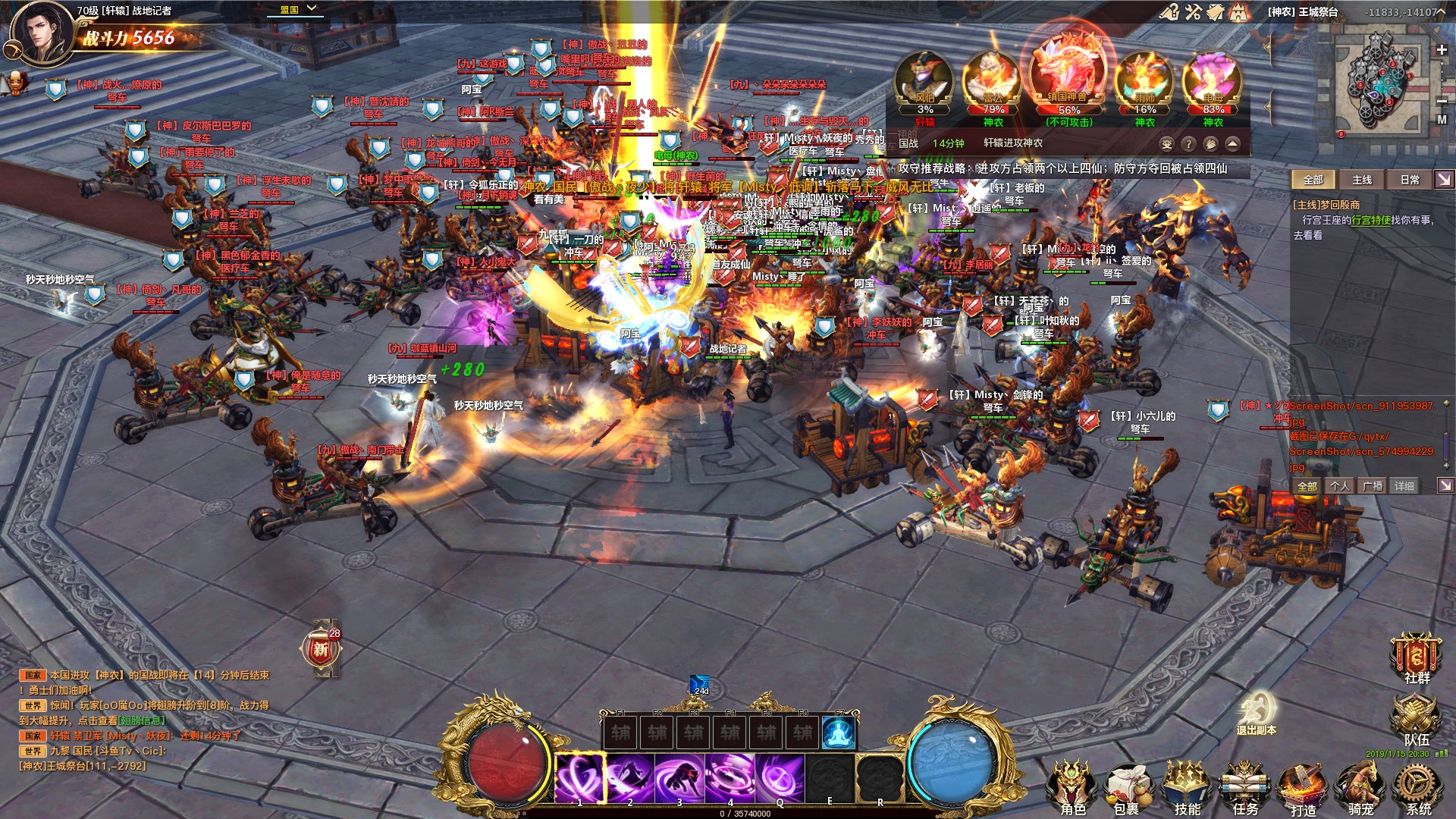This screenshot has width=1456, height=819.
Task: Open the 包裹 bag inventory
Action: [1127, 789]
